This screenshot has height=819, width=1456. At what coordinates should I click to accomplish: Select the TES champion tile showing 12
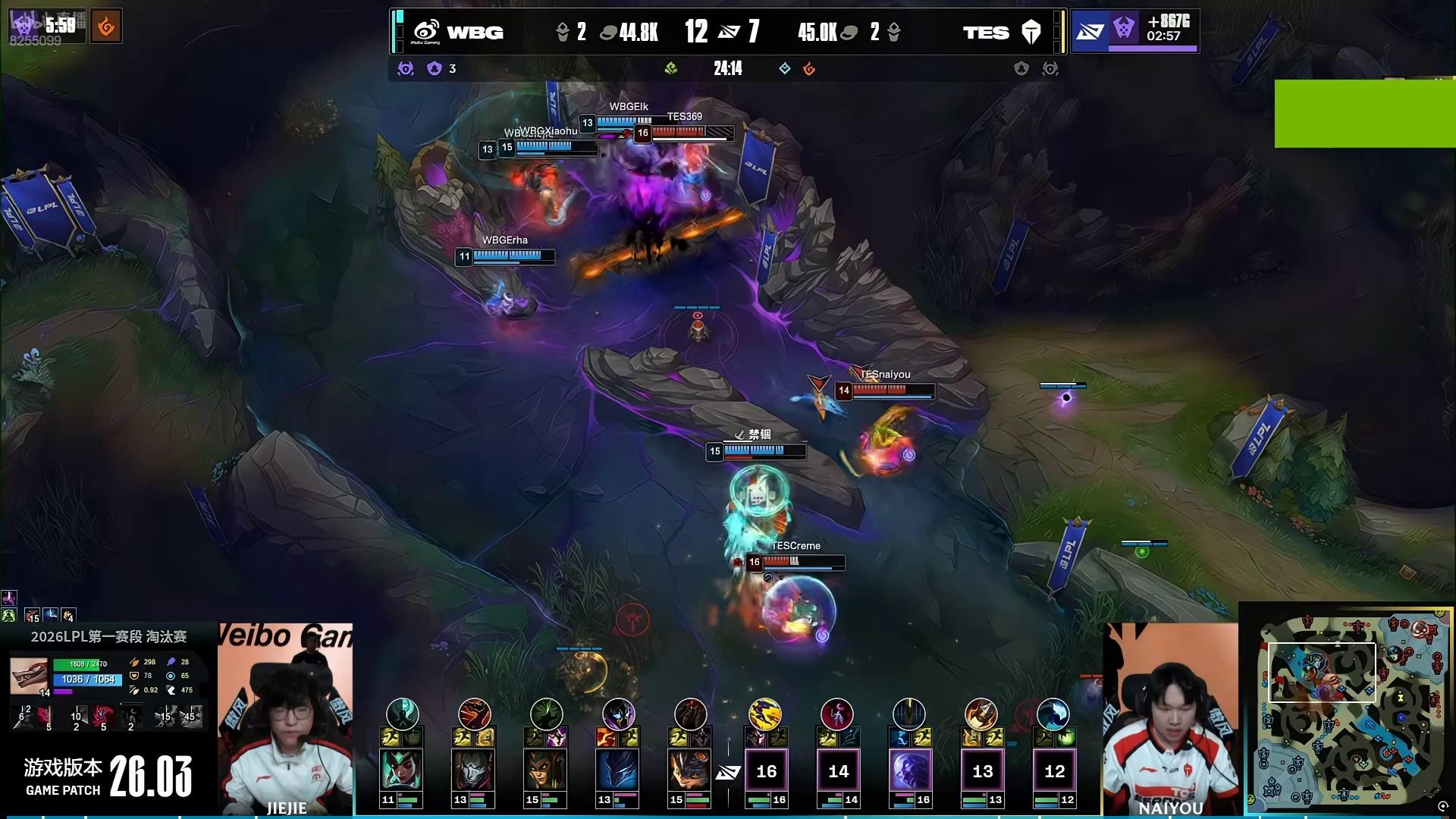1054,771
